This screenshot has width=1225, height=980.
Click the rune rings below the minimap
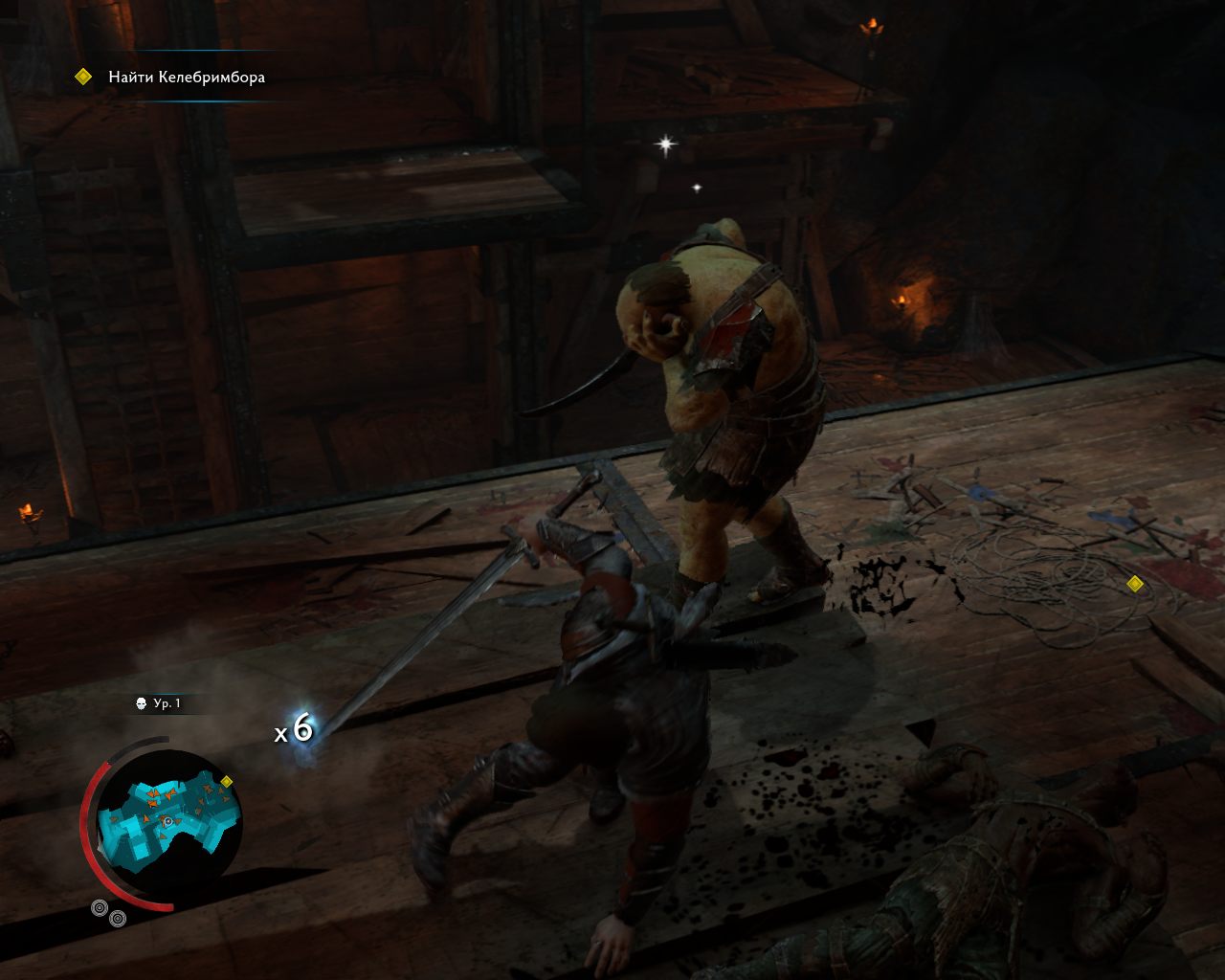click(x=108, y=913)
